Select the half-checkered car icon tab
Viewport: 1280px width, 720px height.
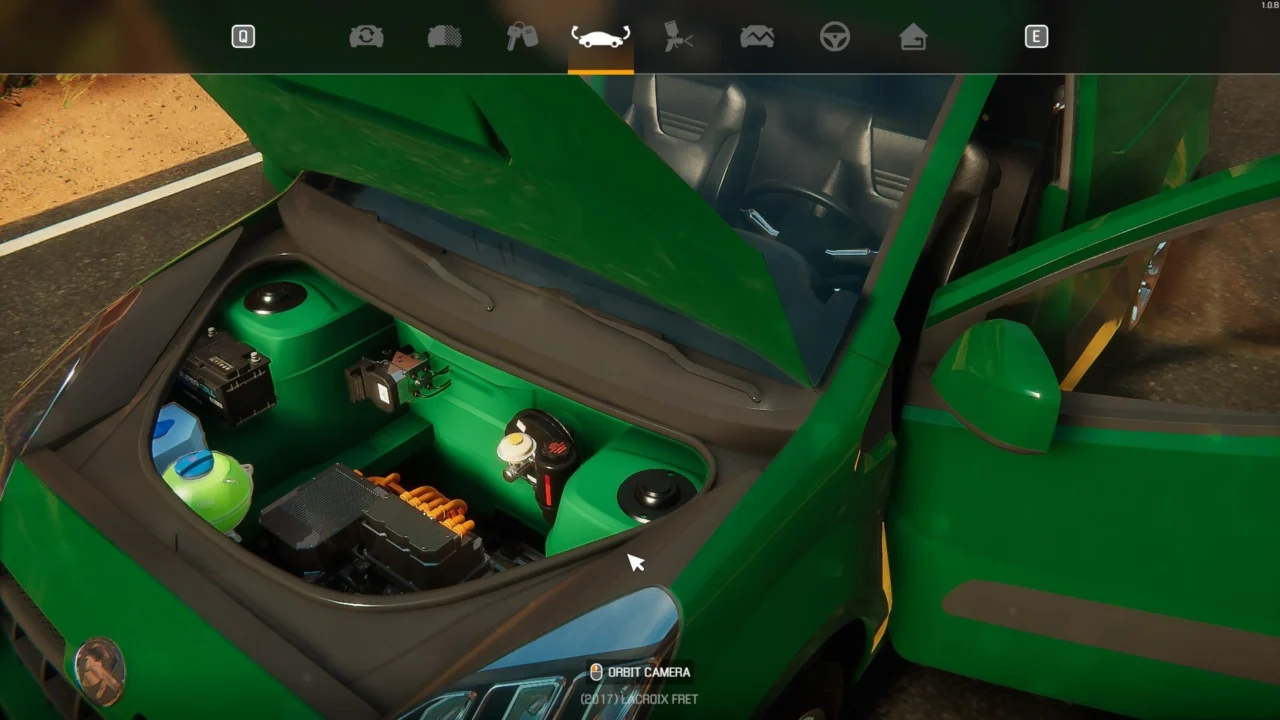[444, 37]
